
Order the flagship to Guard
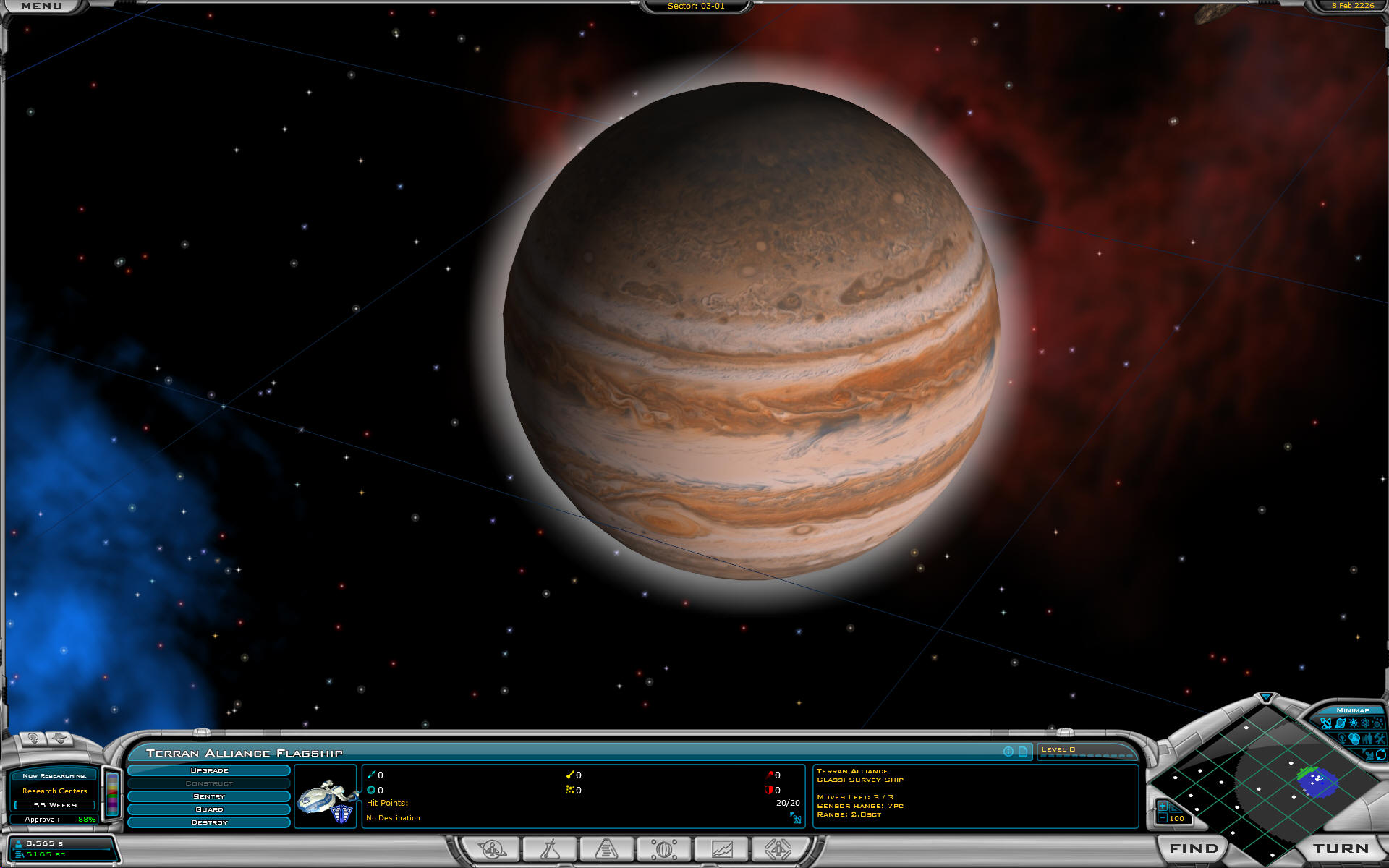(209, 809)
